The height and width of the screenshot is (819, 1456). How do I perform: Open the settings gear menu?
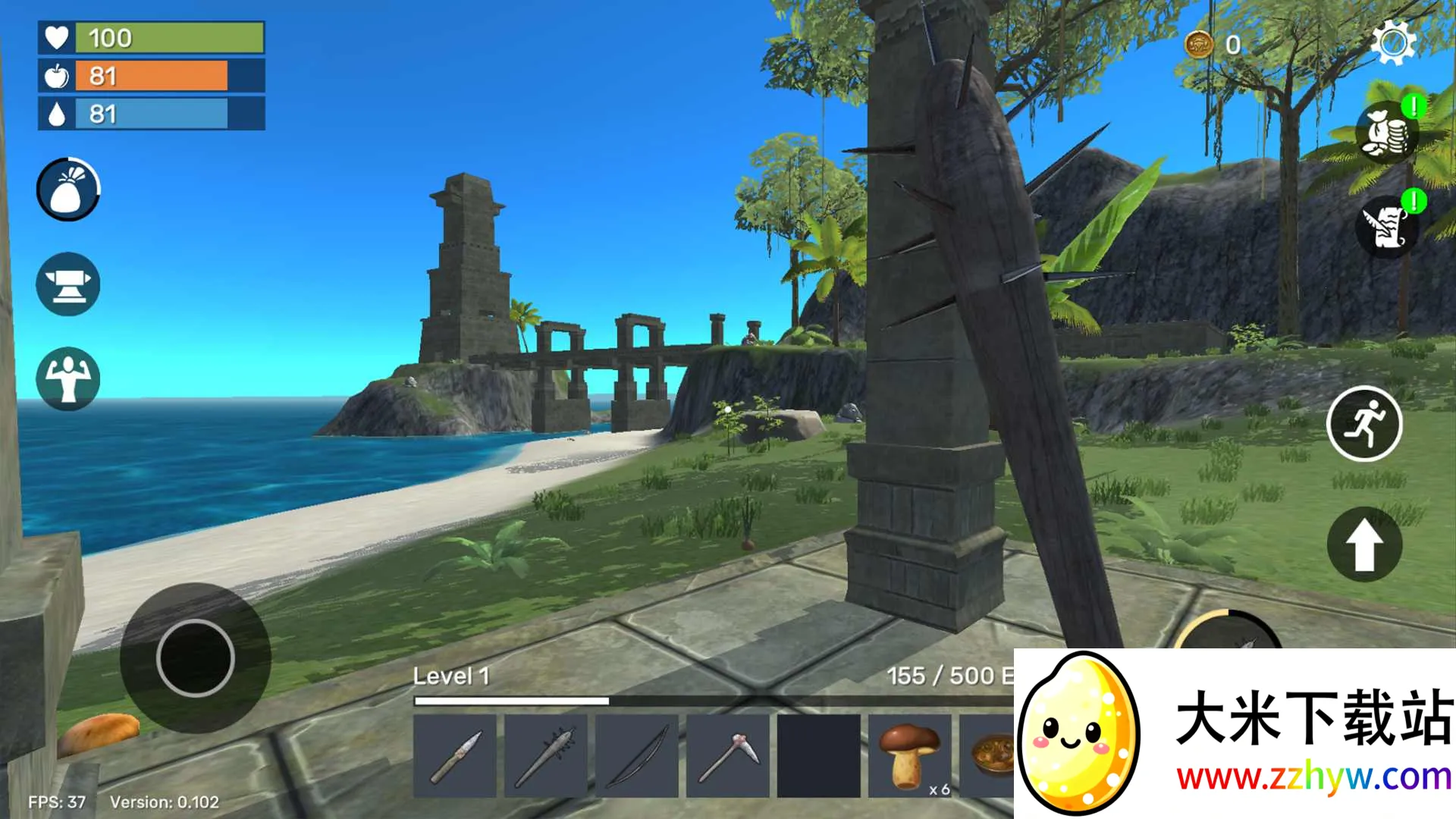1393,43
